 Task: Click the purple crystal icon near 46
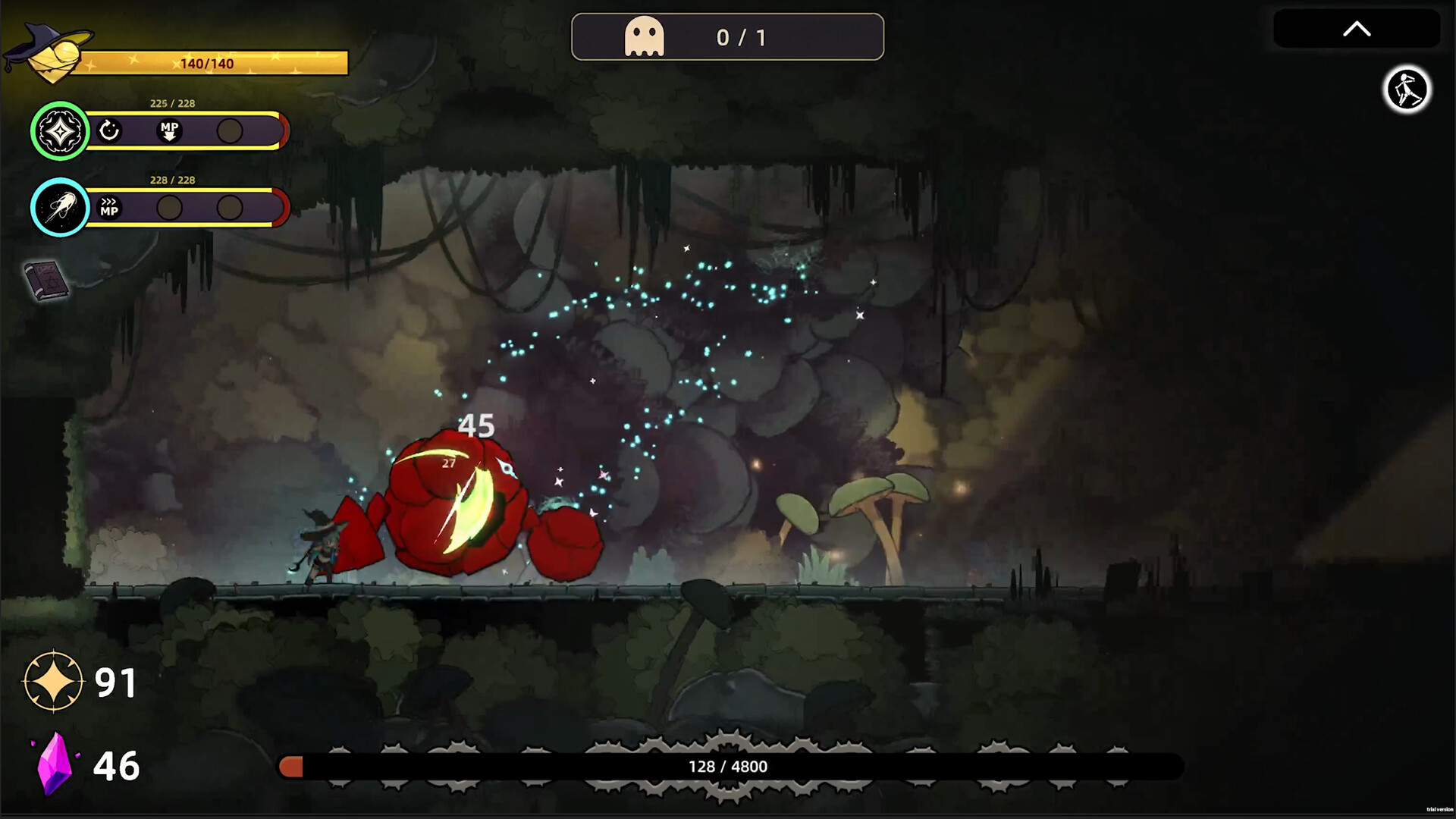[x=55, y=764]
